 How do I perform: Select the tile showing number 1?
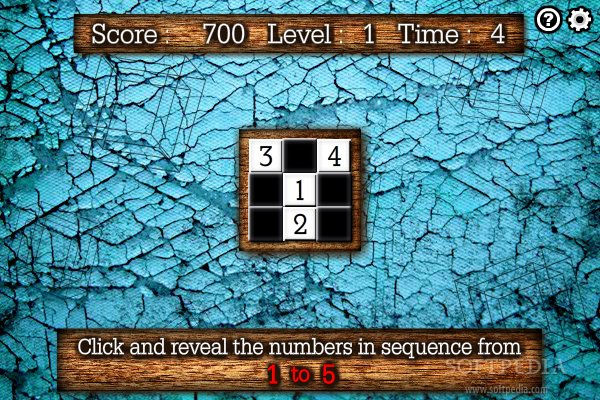click(299, 190)
